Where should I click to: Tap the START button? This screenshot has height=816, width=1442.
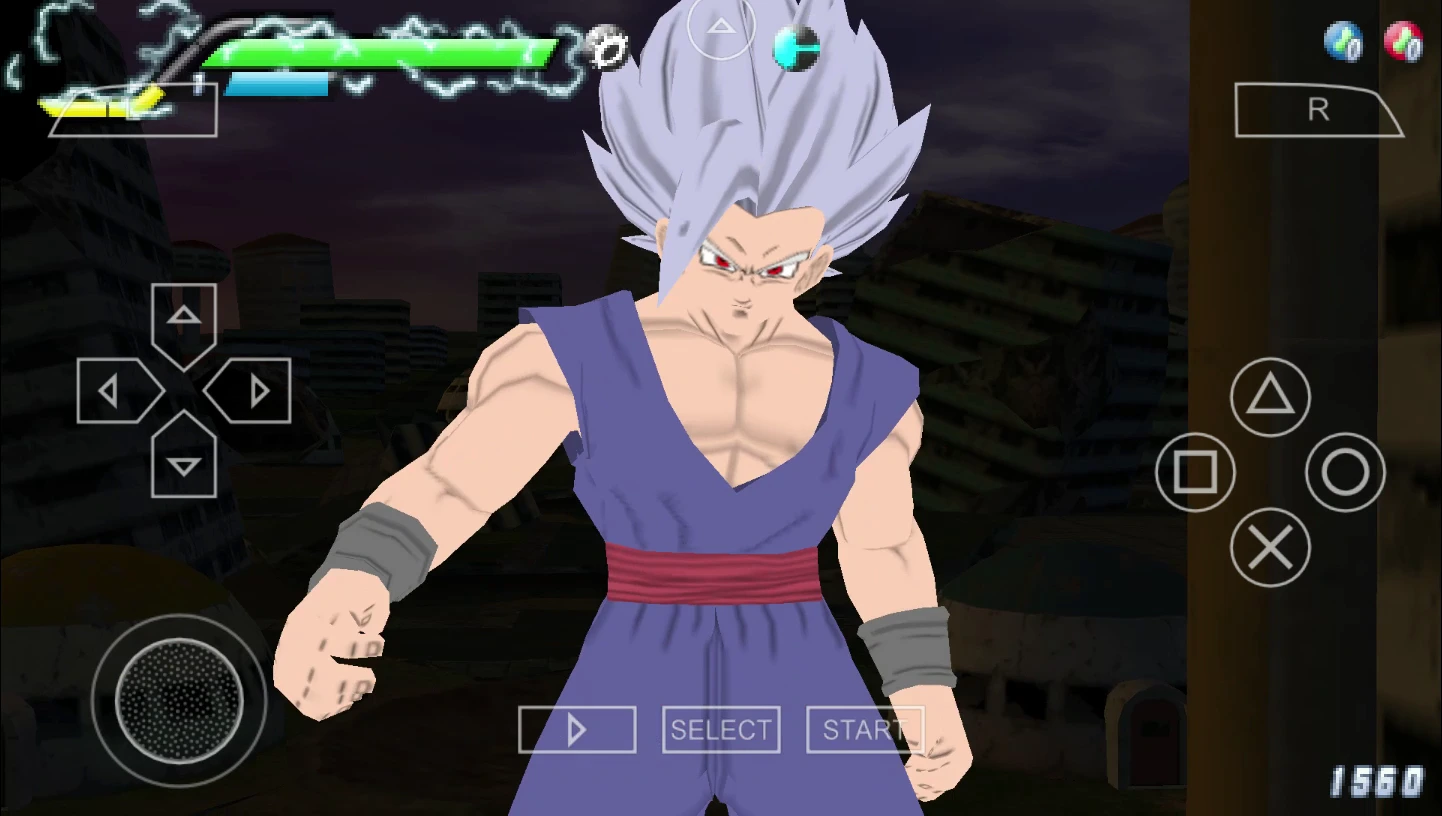pyautogui.click(x=864, y=730)
